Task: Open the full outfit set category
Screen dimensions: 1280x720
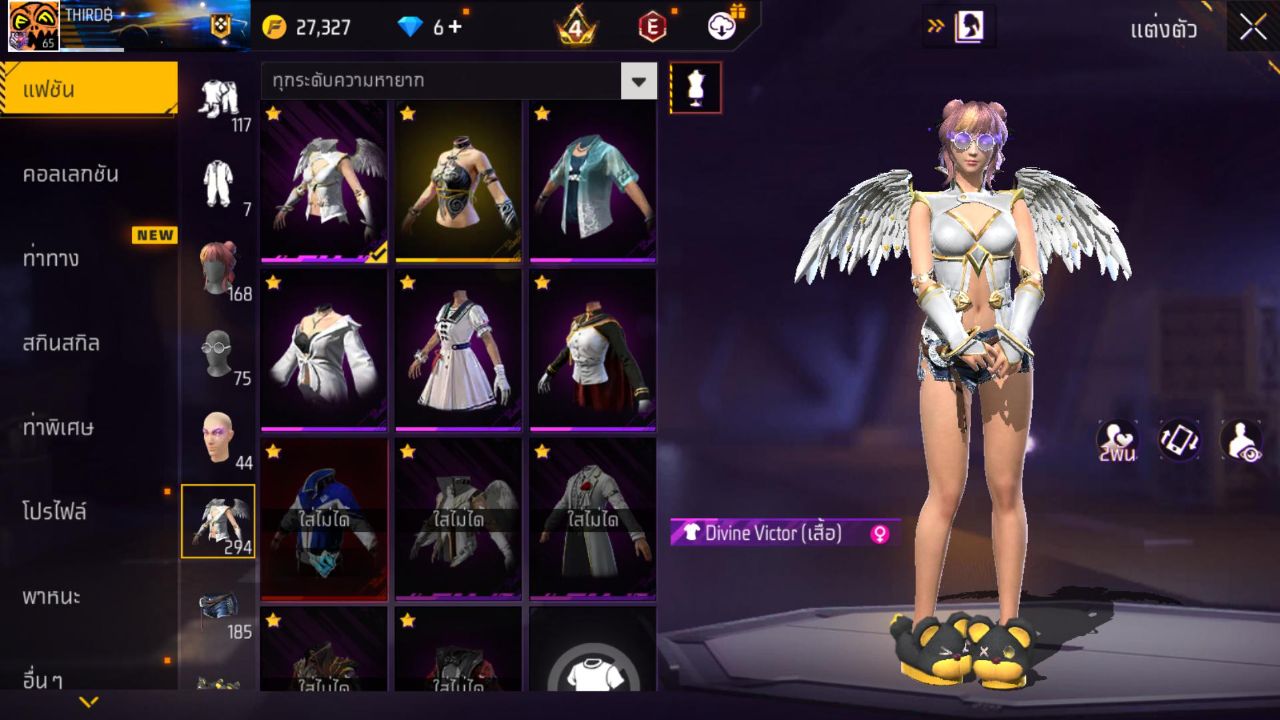Action: (218, 98)
